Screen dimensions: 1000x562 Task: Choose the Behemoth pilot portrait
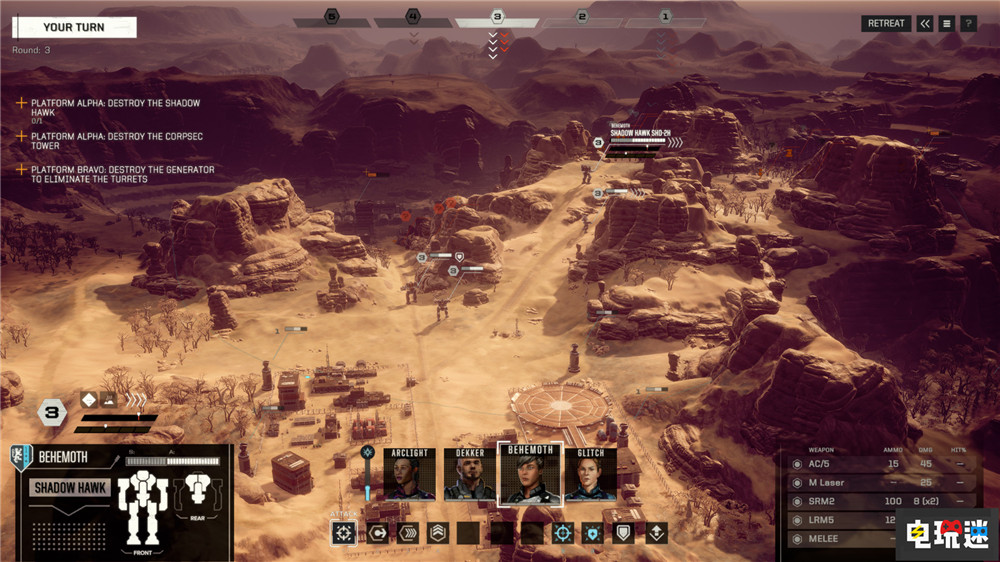pyautogui.click(x=529, y=472)
